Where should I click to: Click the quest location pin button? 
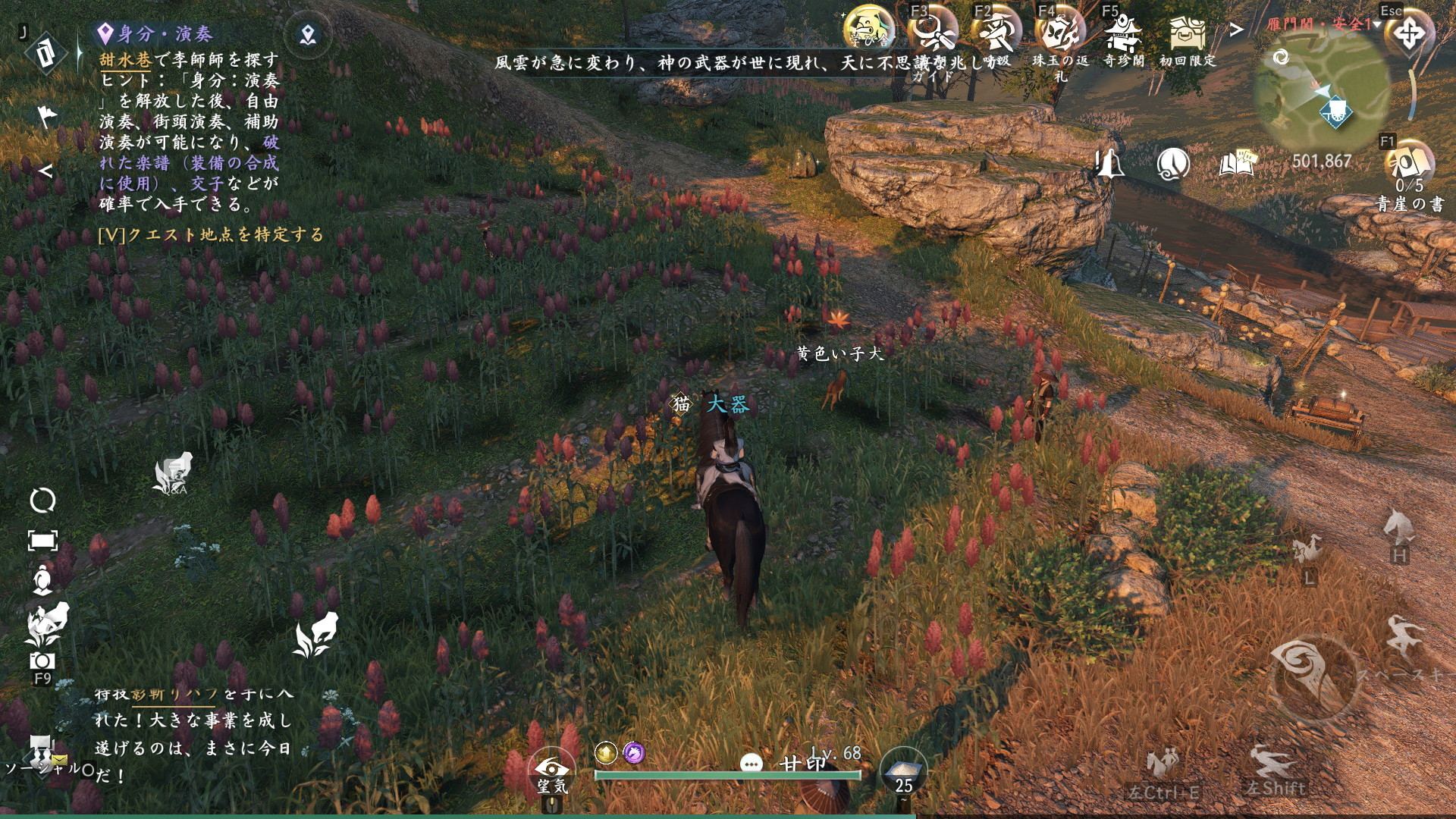pos(307,34)
